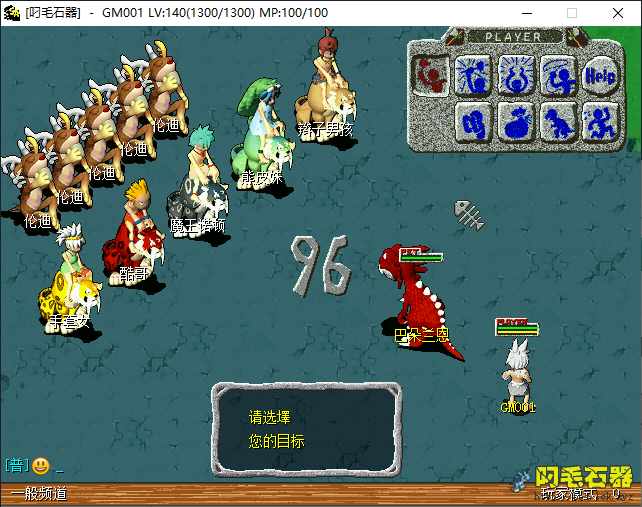This screenshot has height=507, width=642.
Task: Click the Help button on the PLAYER panel
Action: pyautogui.click(x=599, y=73)
